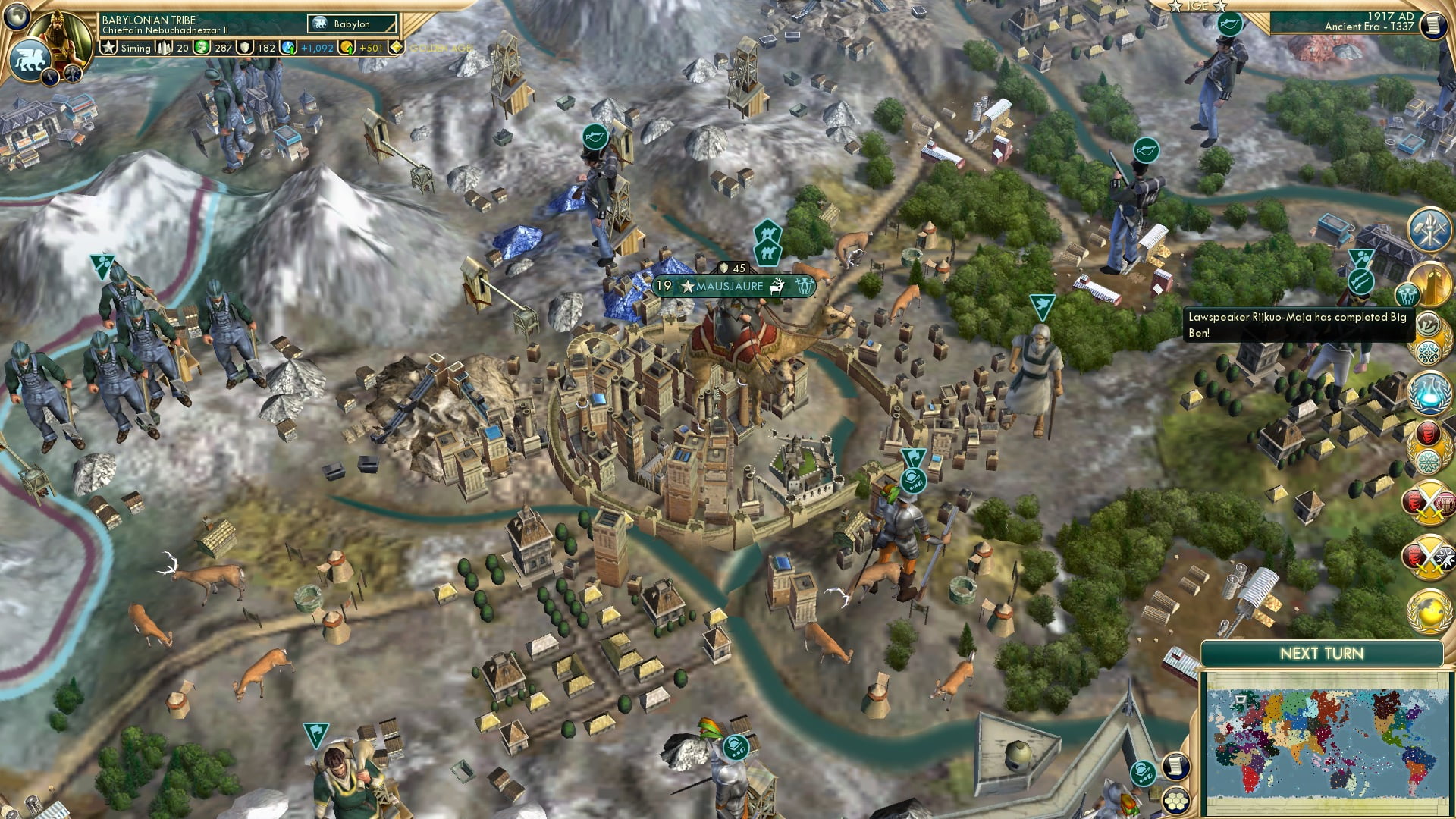Click the star beside MAUSJAURE city name
The image size is (1456, 819).
click(x=687, y=286)
